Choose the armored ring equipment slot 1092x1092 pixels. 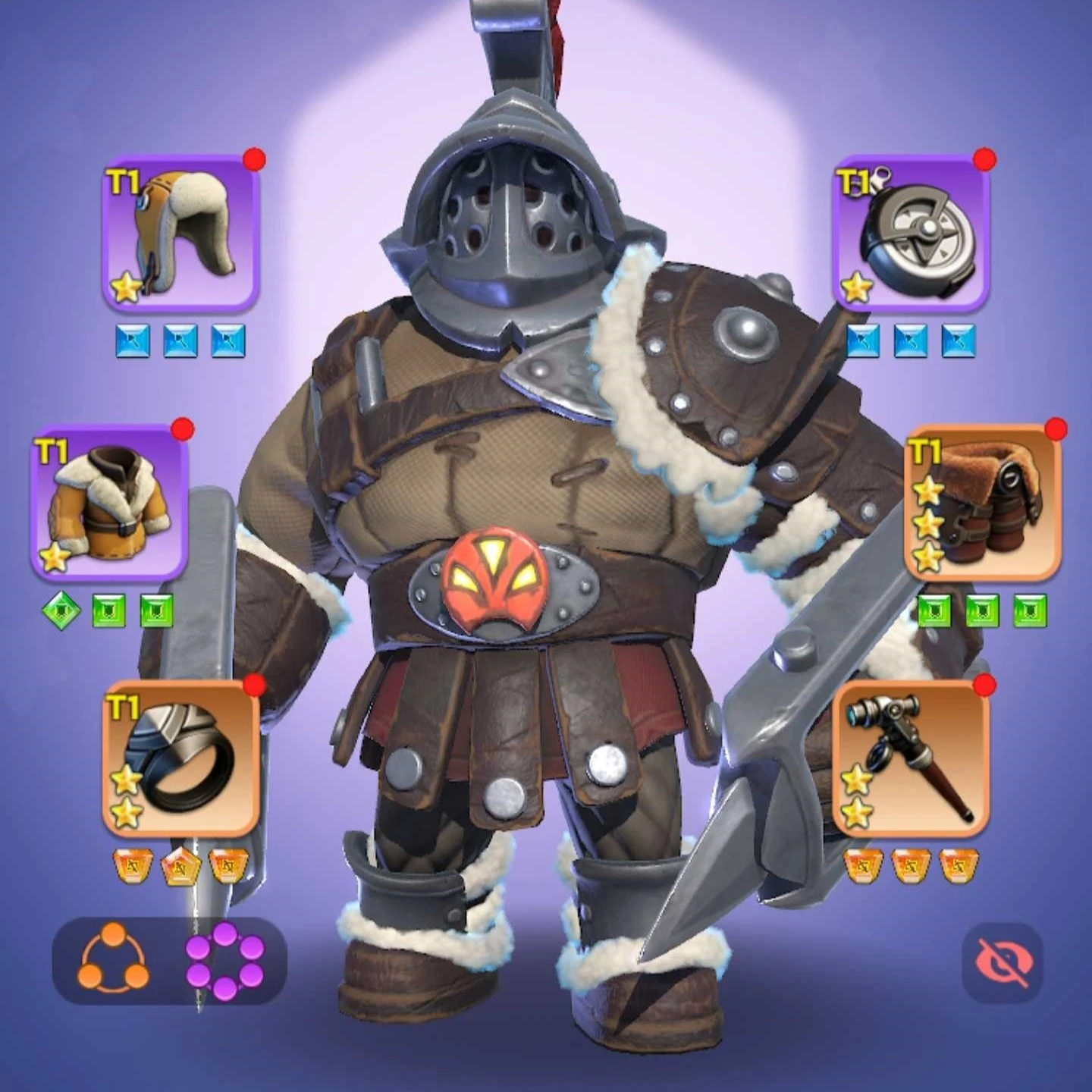180,758
